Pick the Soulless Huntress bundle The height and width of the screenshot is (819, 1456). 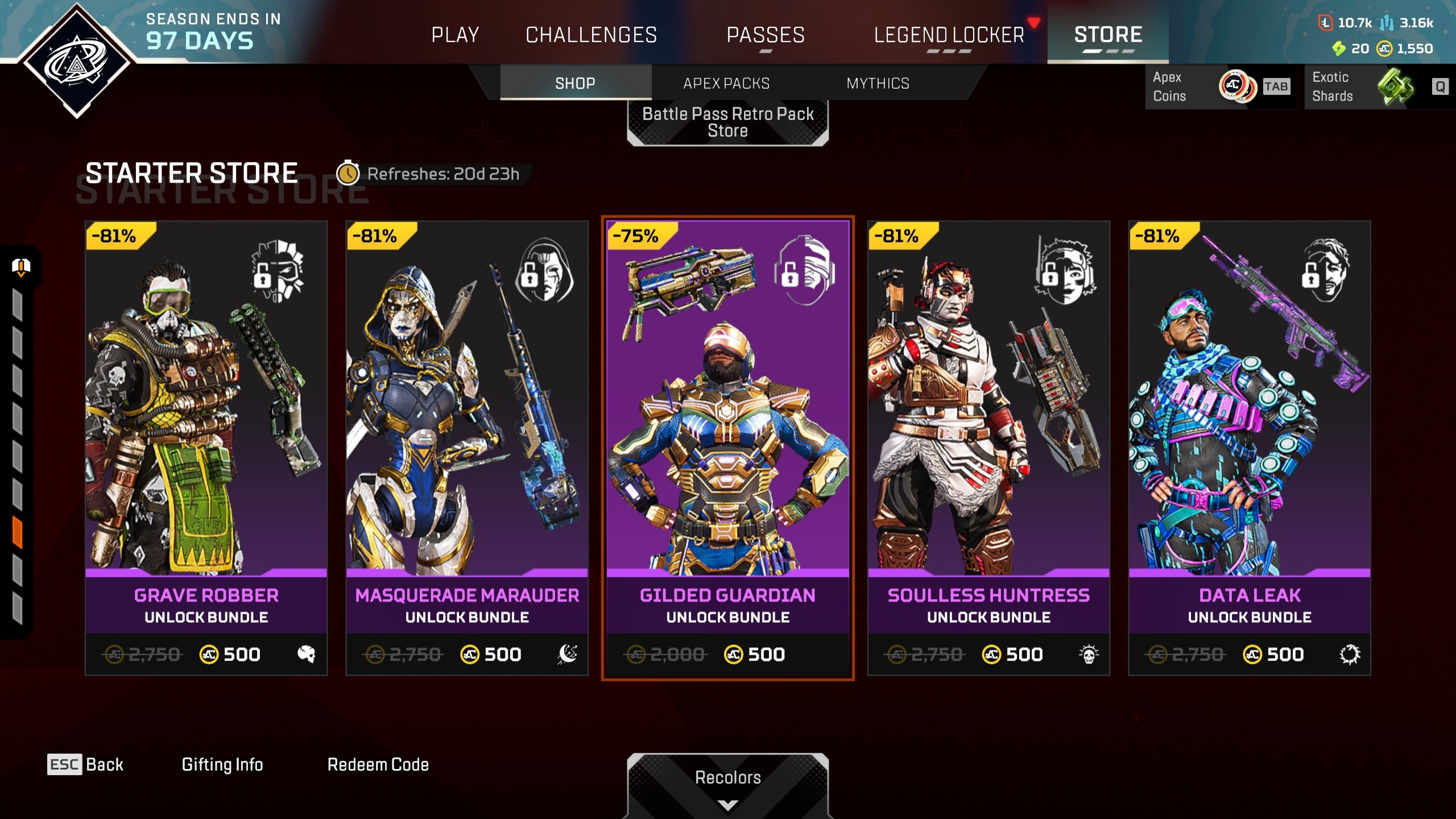988,448
